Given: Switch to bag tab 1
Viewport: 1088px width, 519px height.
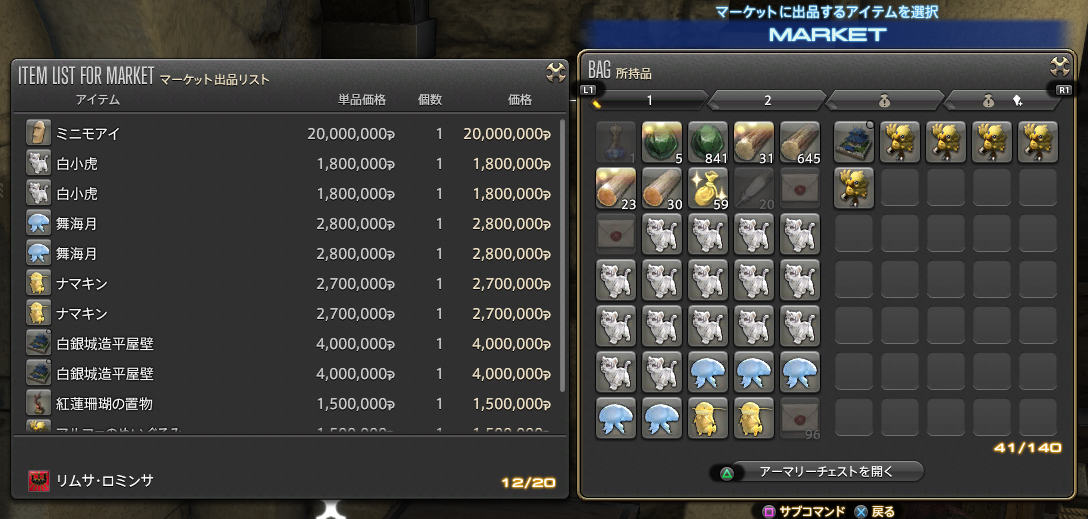Looking at the screenshot, I should pyautogui.click(x=648, y=100).
